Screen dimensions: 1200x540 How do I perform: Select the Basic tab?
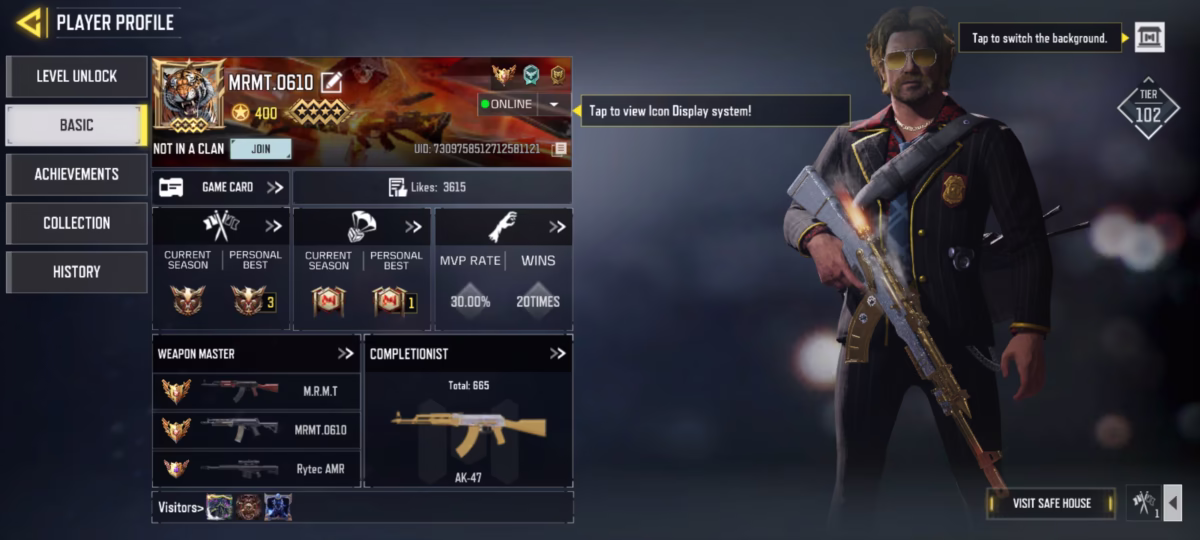click(76, 125)
